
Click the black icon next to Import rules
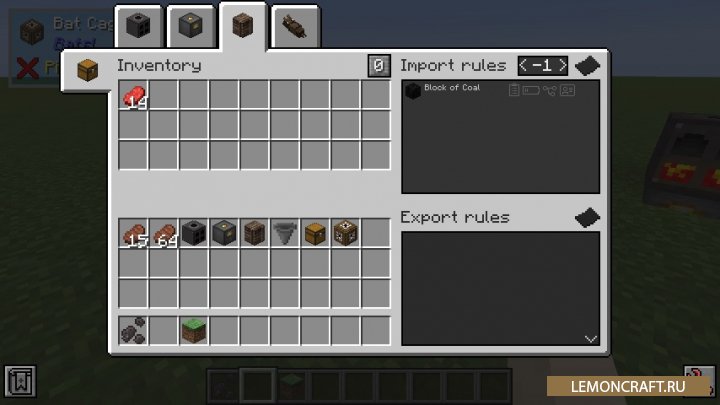587,66
